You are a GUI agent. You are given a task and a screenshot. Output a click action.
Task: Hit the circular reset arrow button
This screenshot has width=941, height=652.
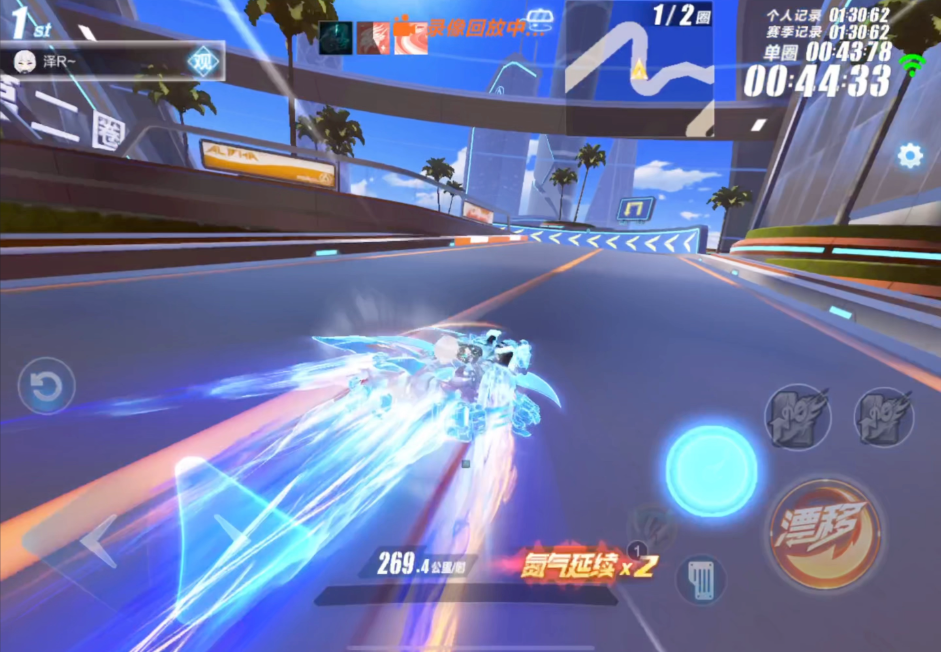click(x=46, y=387)
